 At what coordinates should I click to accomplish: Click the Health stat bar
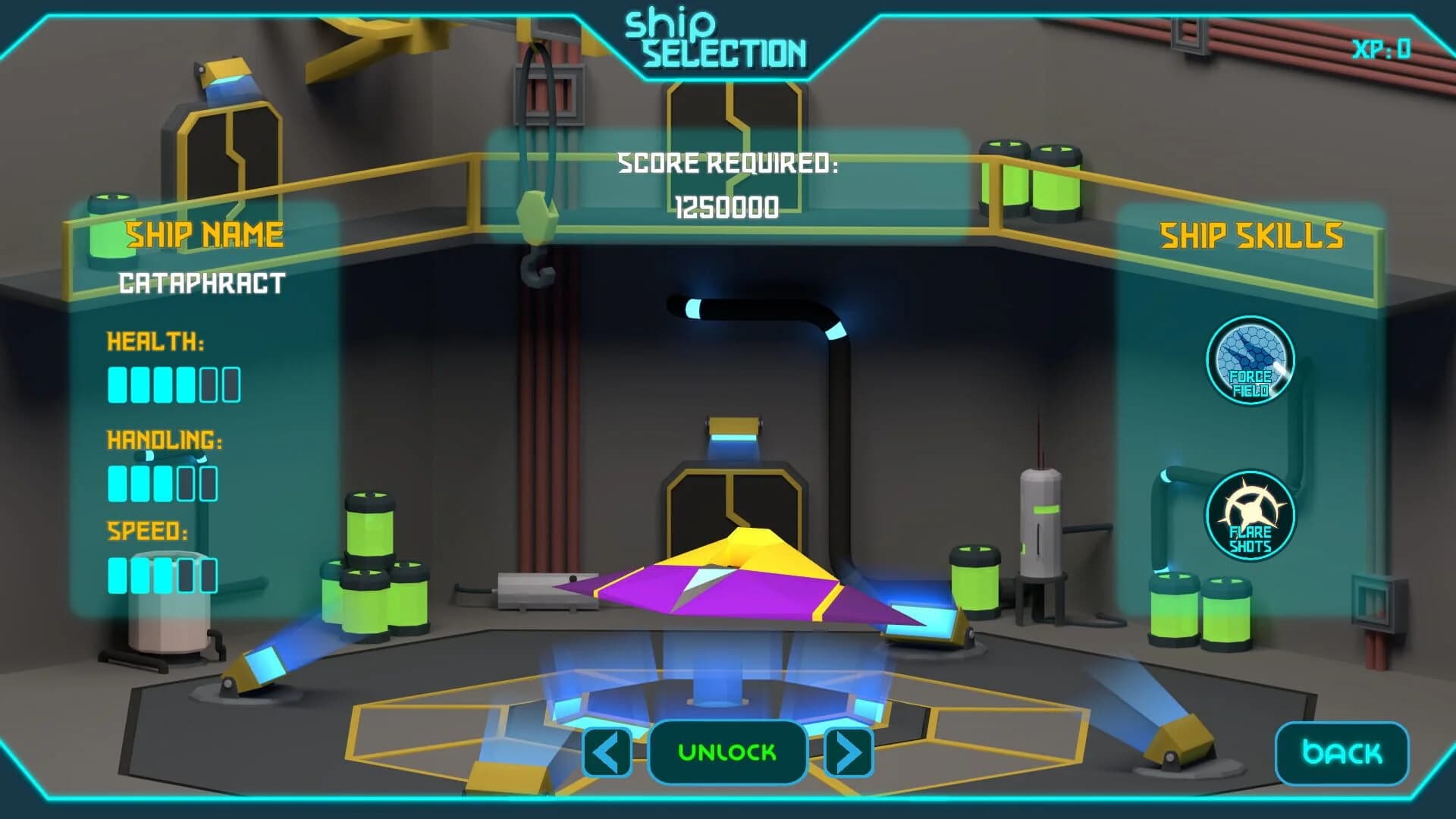click(x=173, y=385)
